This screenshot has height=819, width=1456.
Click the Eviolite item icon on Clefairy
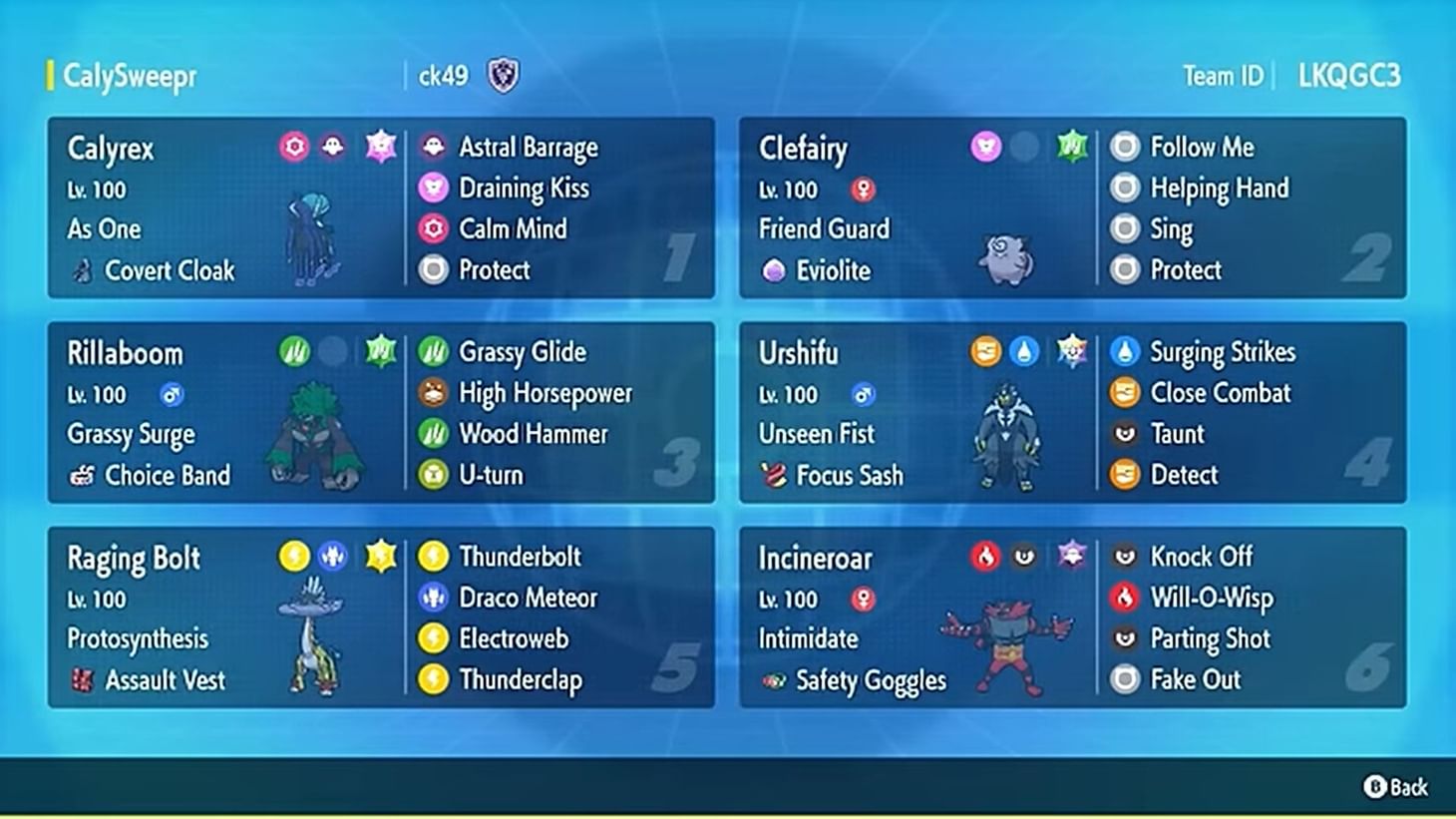(x=773, y=270)
